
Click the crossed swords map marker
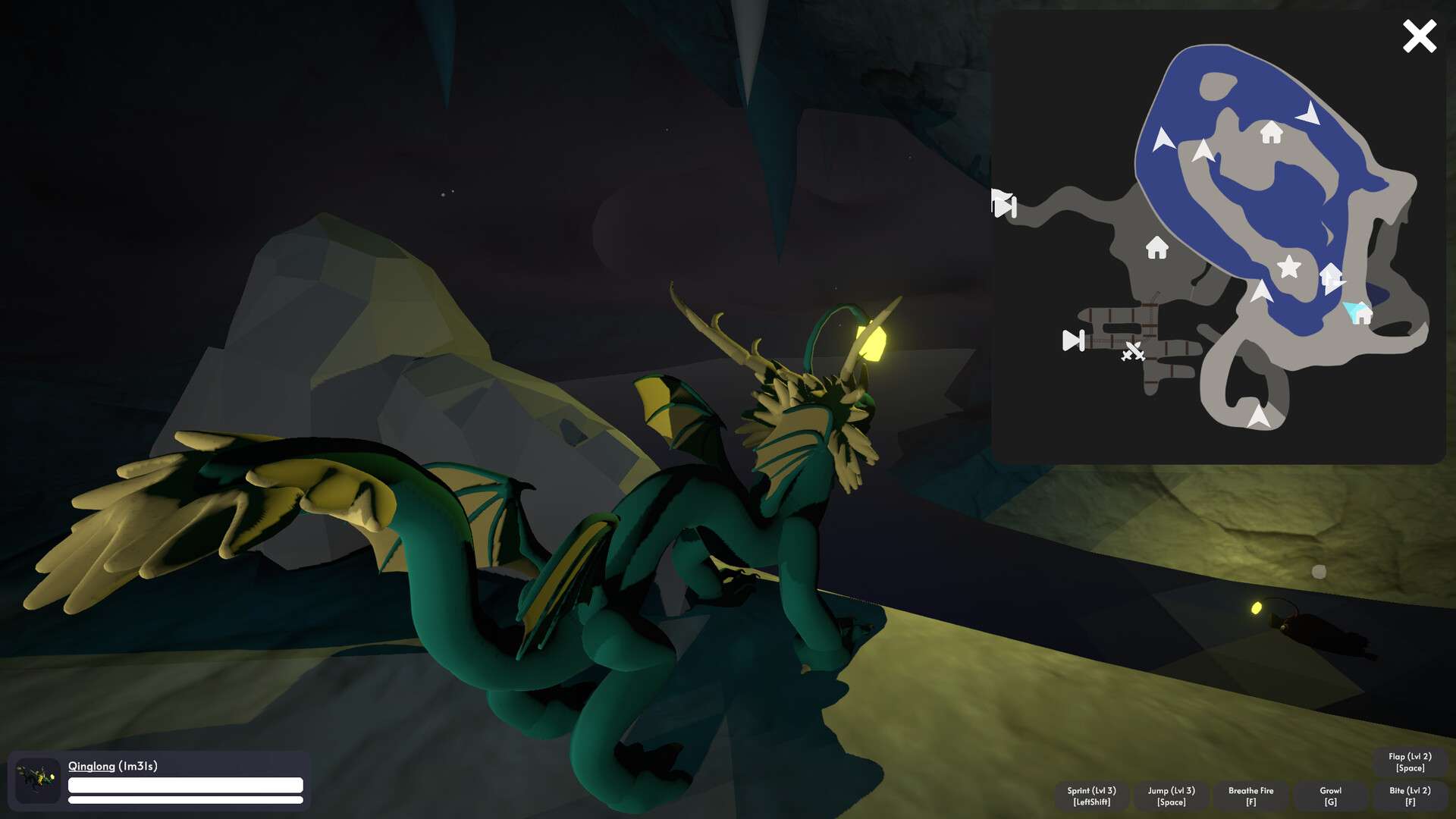(1133, 351)
